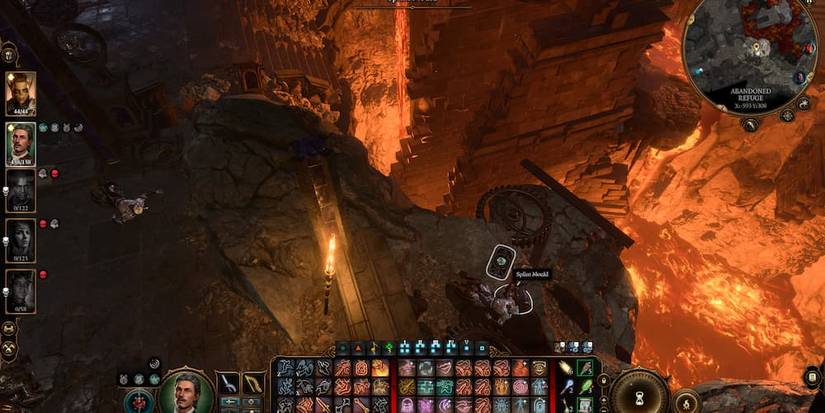Click the orange triangle icon above hotbar
This screenshot has width=825, height=413.
click(x=357, y=348)
